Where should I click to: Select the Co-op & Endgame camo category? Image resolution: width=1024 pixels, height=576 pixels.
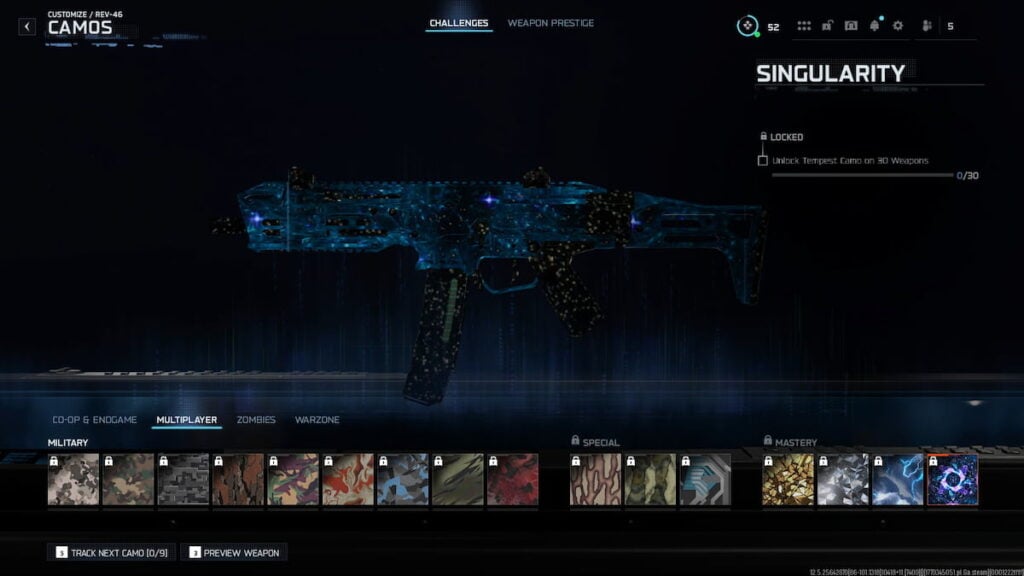(x=94, y=420)
